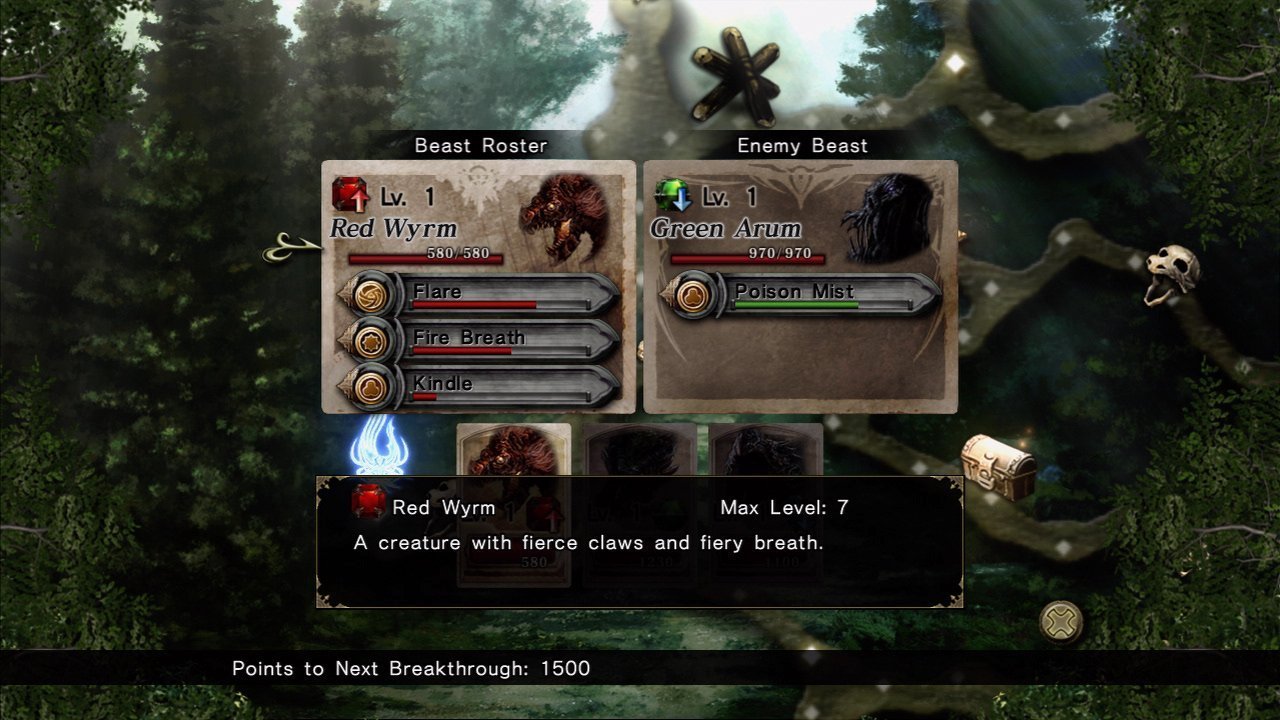Pick the dark beast card showing 1190 HP
The width and height of the screenshot is (1280, 720).
[x=766, y=450]
